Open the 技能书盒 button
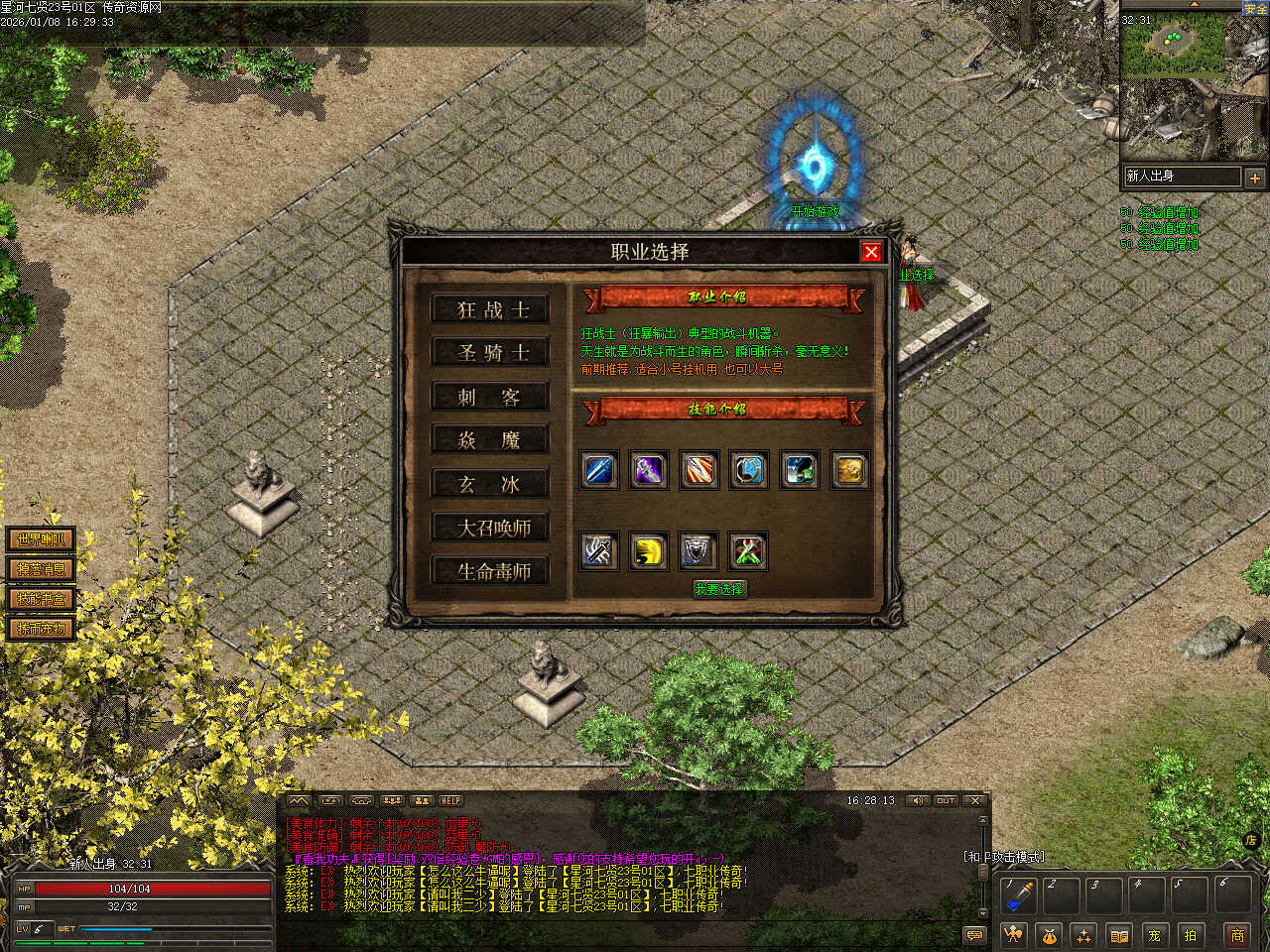 click(x=41, y=599)
